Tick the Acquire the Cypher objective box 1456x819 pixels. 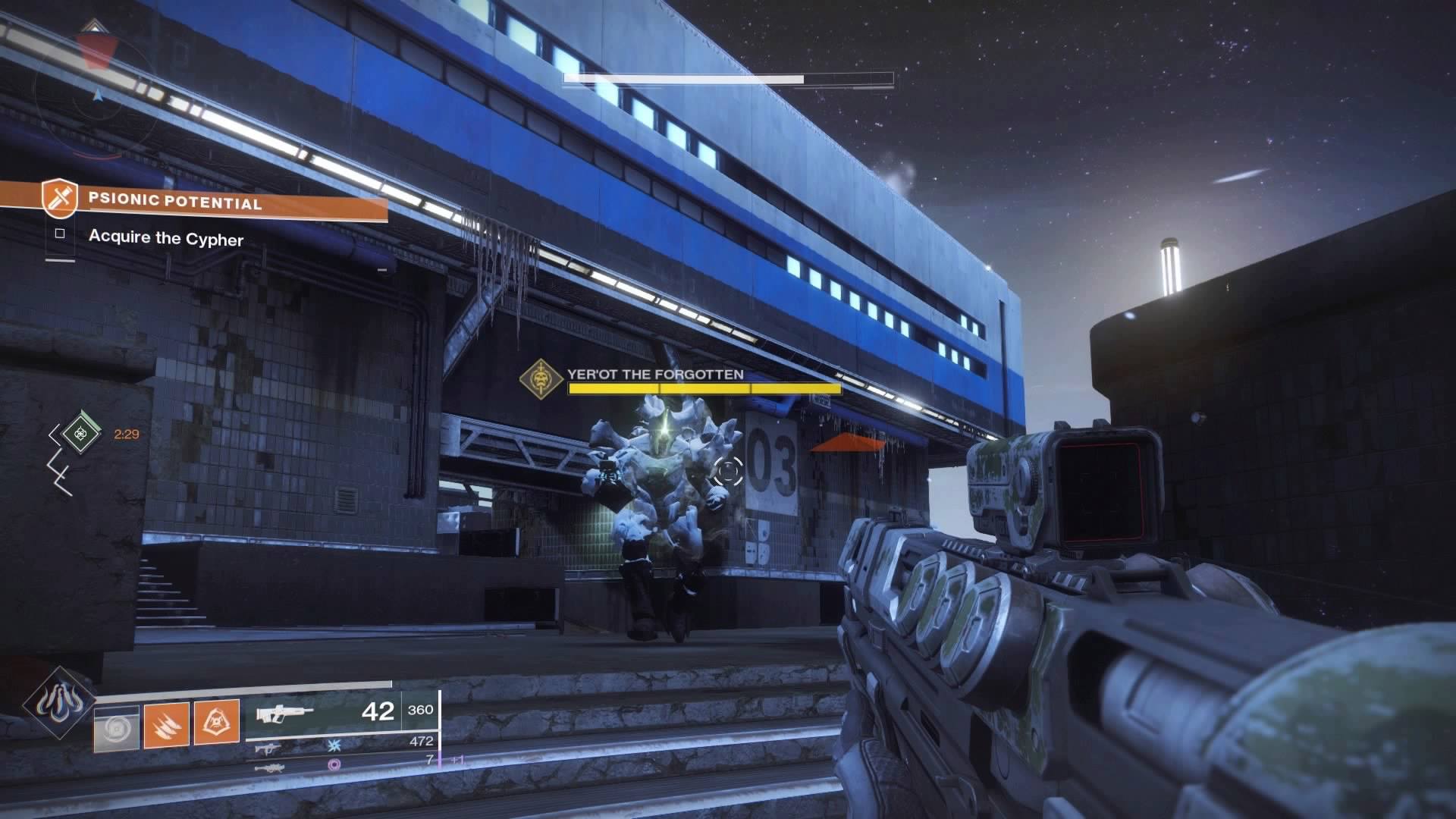click(x=60, y=234)
